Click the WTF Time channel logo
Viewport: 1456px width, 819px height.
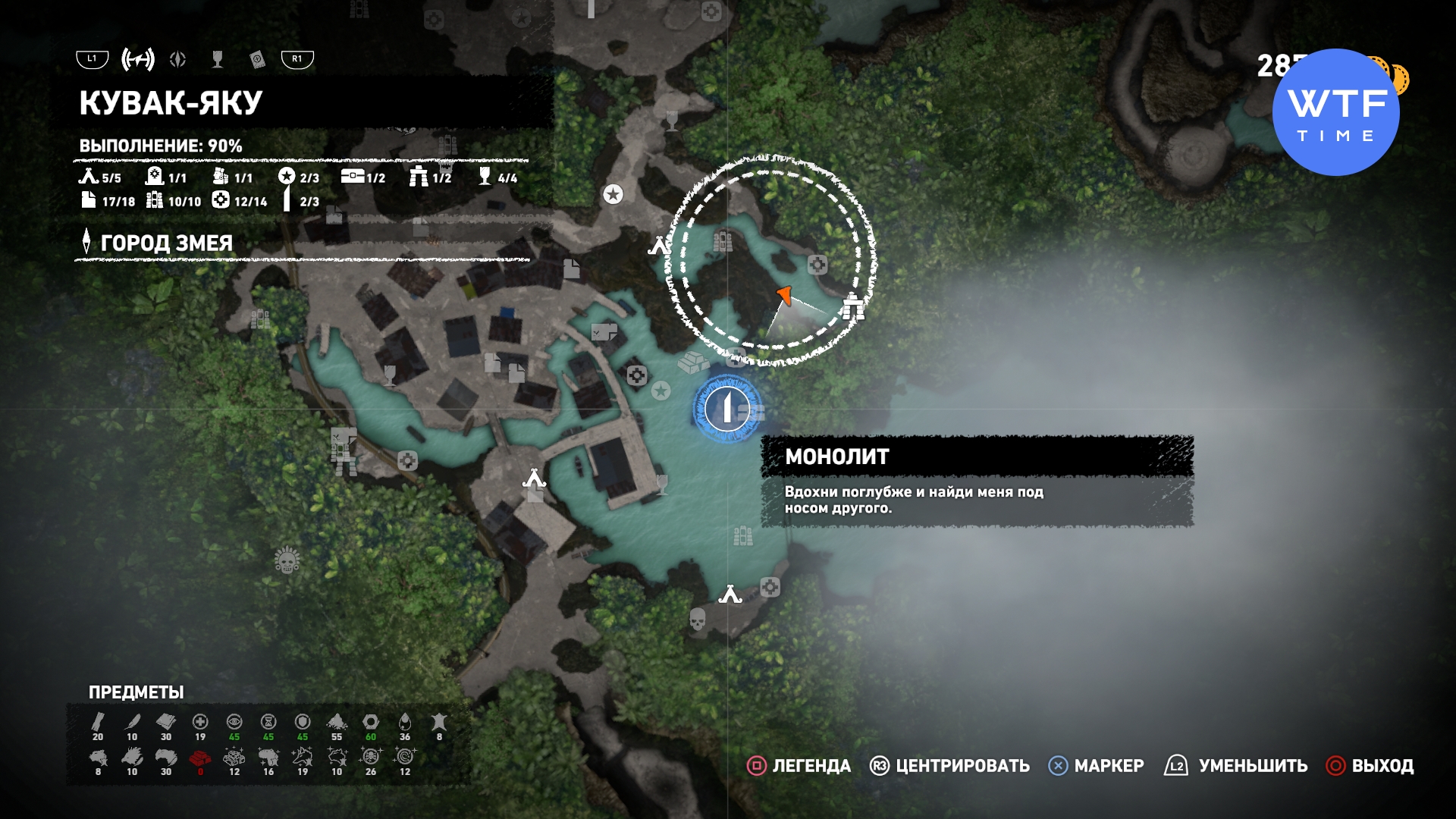point(1335,112)
